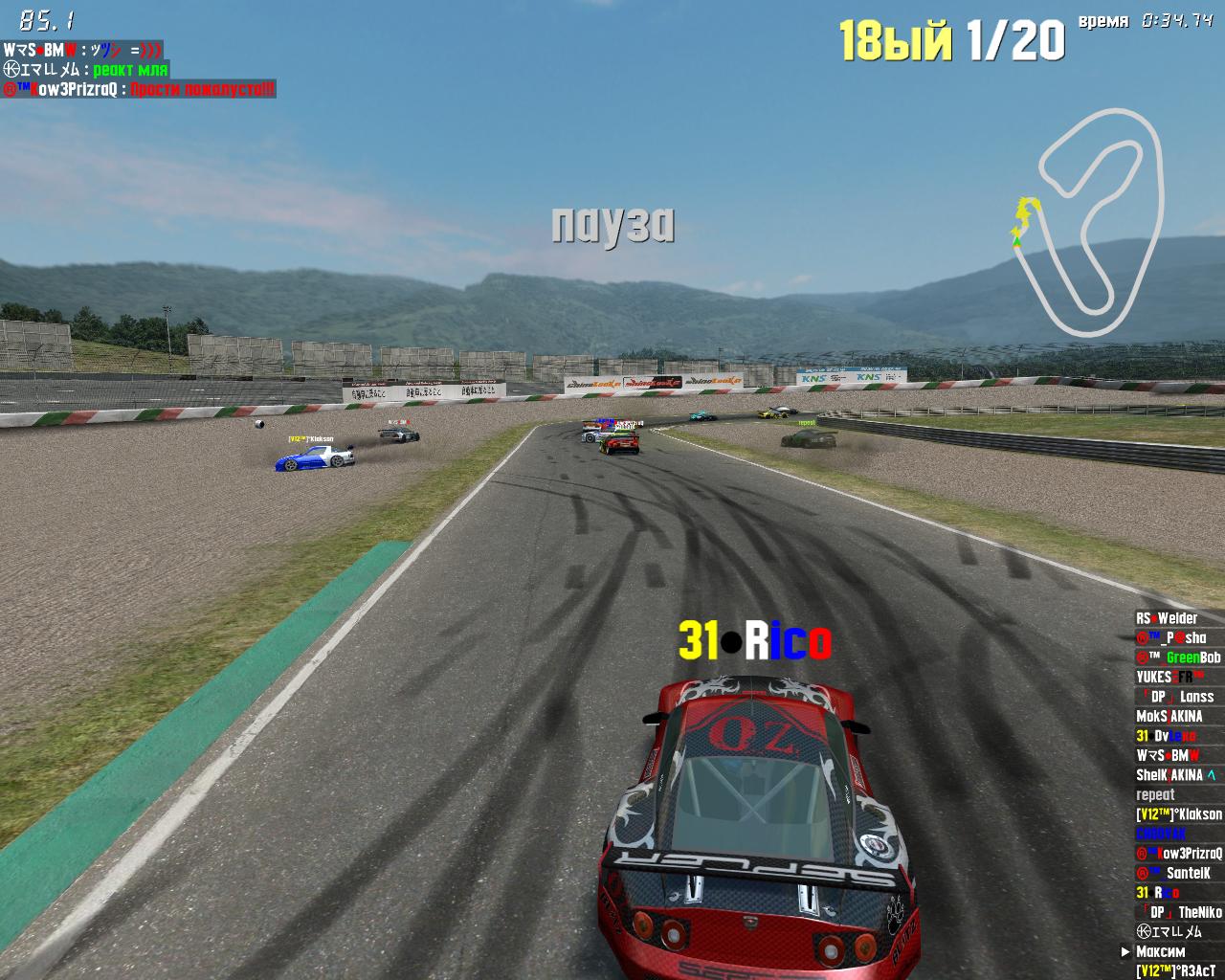1225x980 pixels.
Task: Pick MokS AKINA from the player list
Action: 1169,716
